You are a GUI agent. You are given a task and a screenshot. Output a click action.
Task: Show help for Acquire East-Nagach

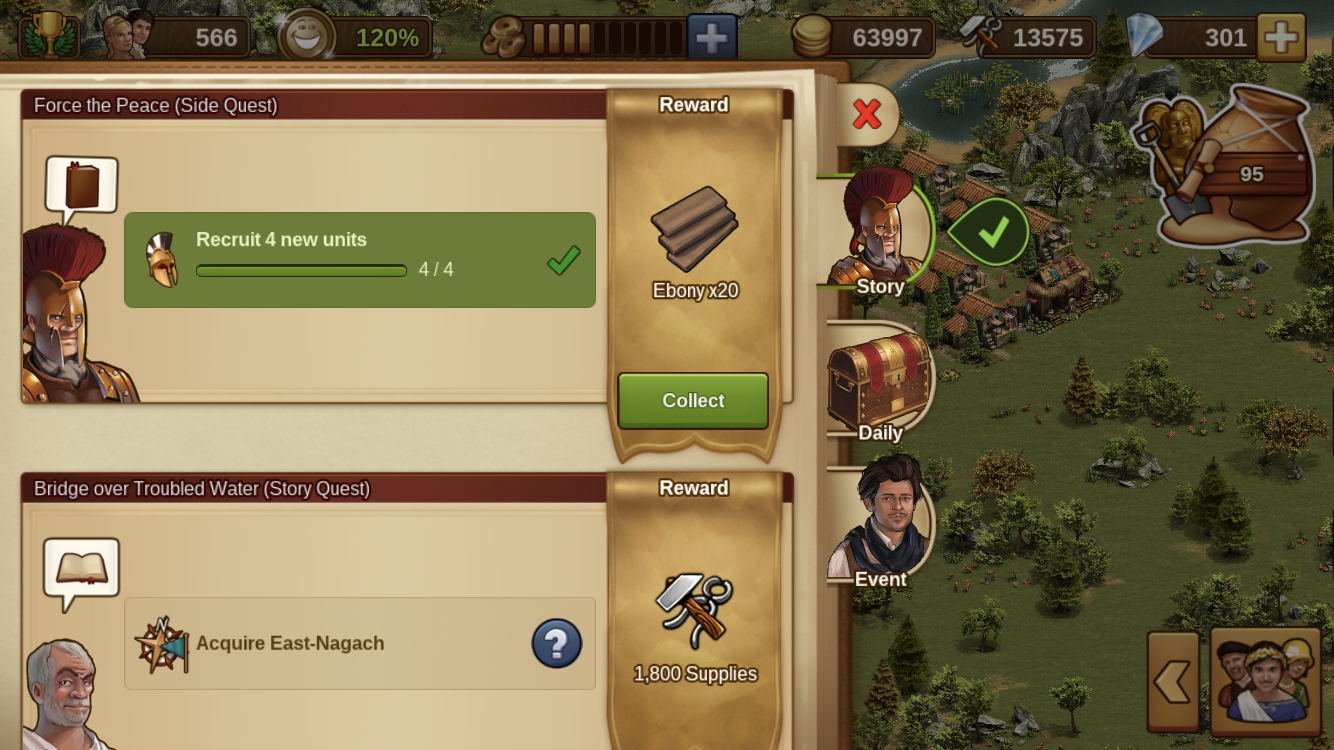point(556,643)
